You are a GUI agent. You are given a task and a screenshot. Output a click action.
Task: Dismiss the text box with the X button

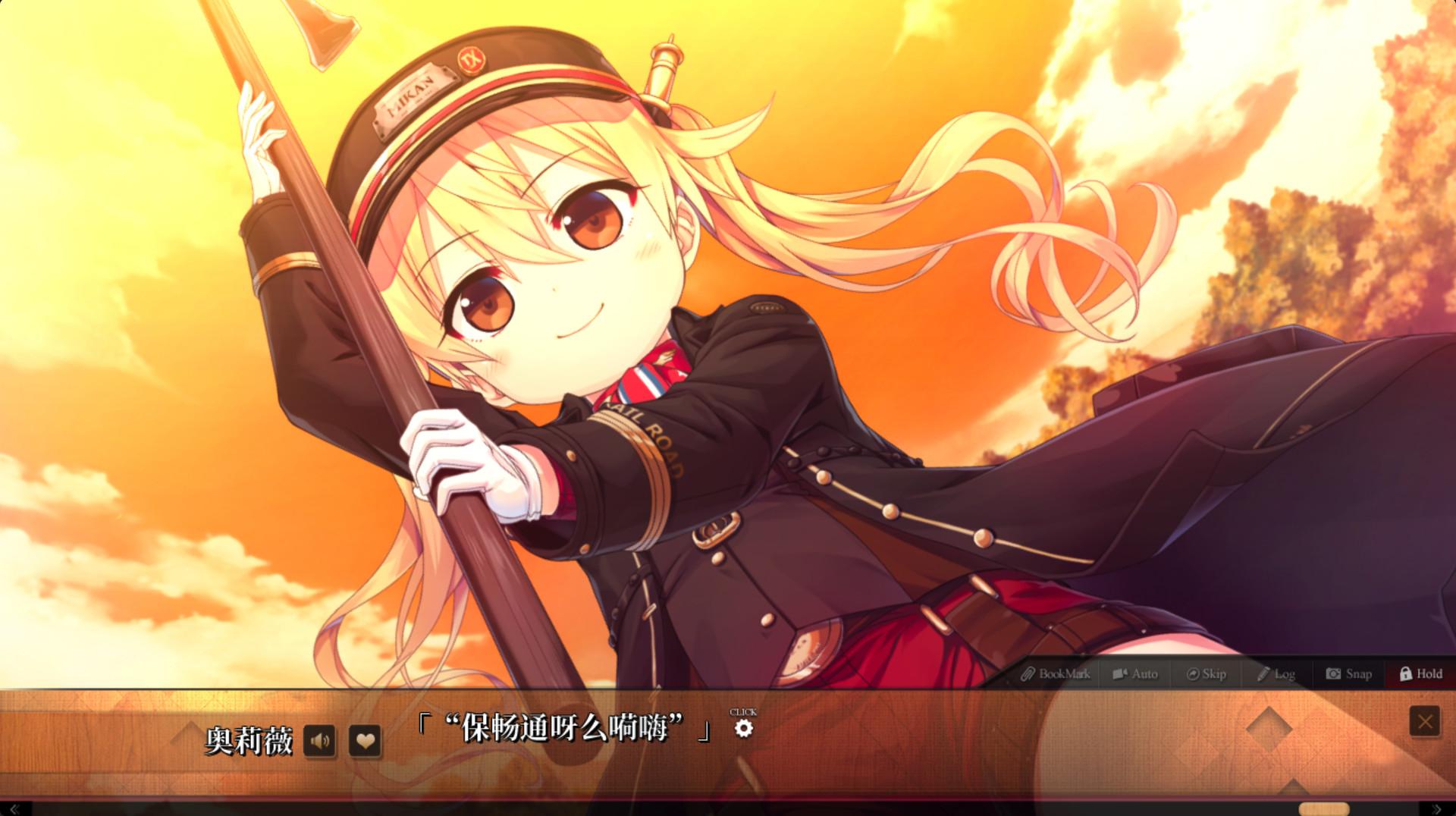[x=1423, y=721]
